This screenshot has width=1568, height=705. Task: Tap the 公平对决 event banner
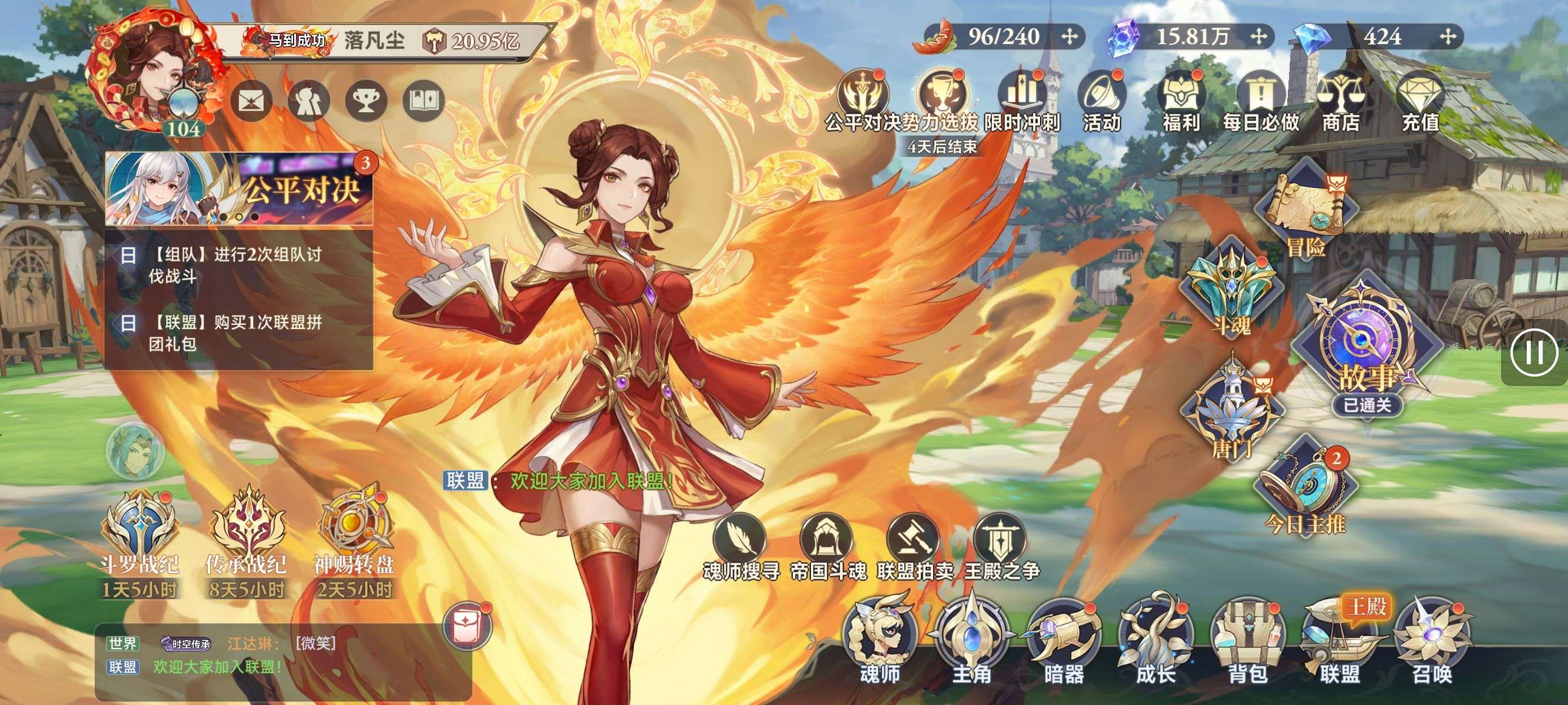click(239, 189)
